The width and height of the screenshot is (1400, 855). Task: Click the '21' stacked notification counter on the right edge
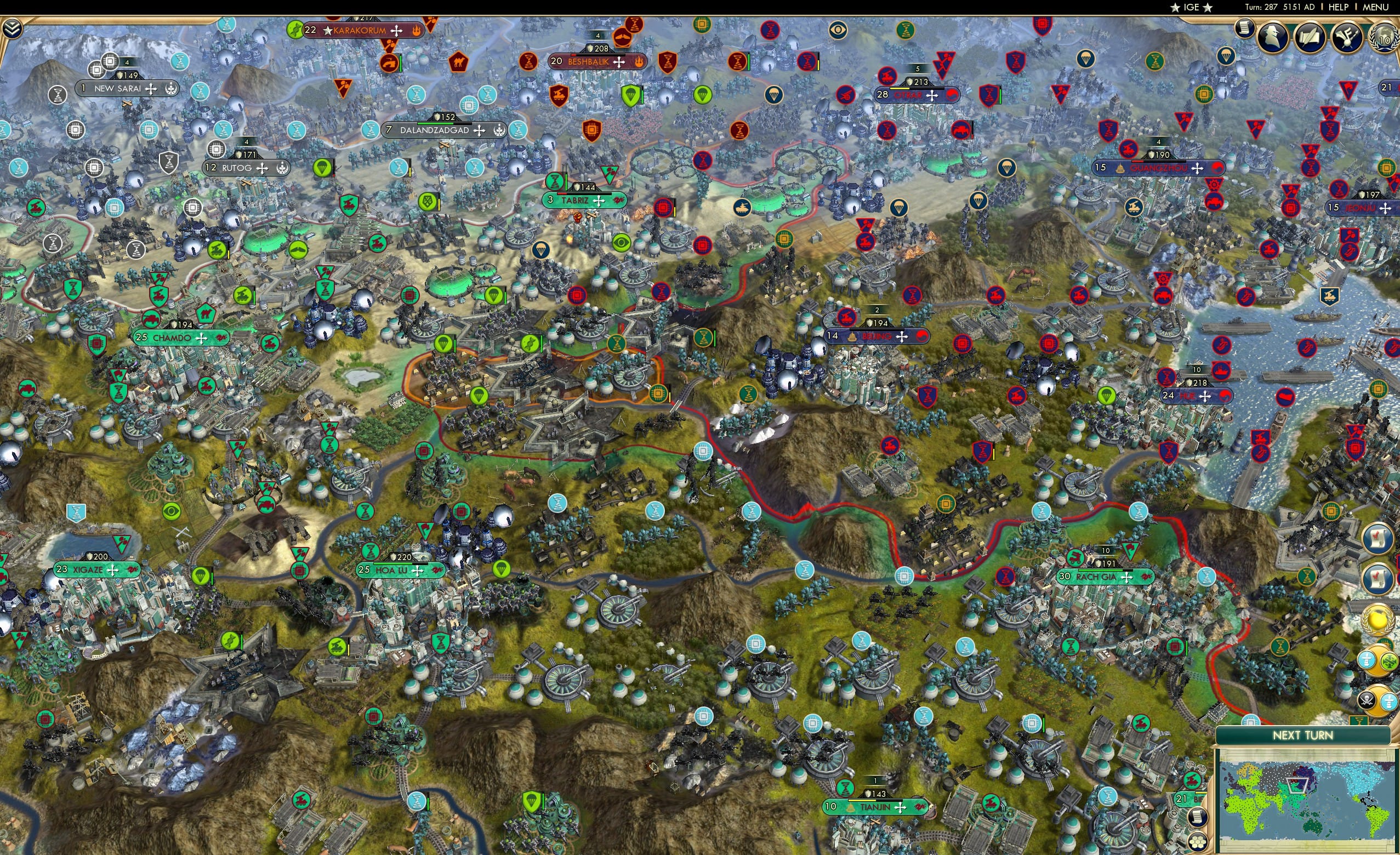[1385, 88]
